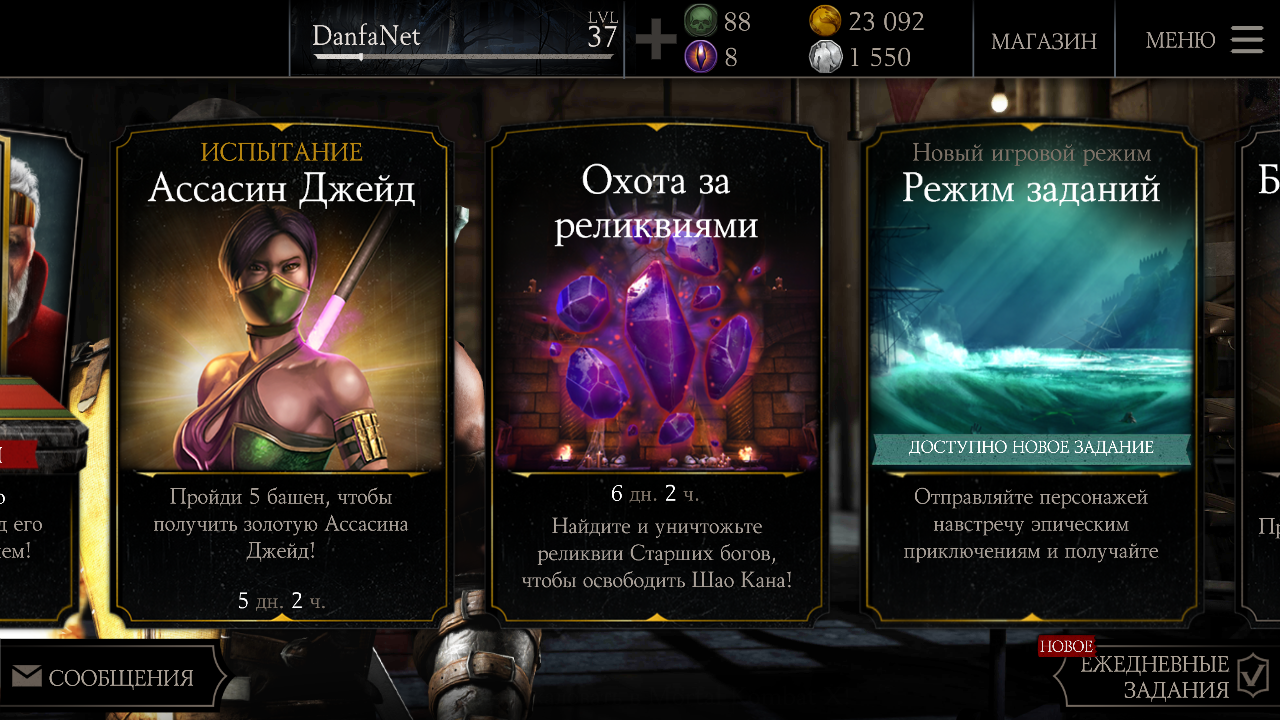
Task: Open the Магазин shop
Action: click(1043, 41)
